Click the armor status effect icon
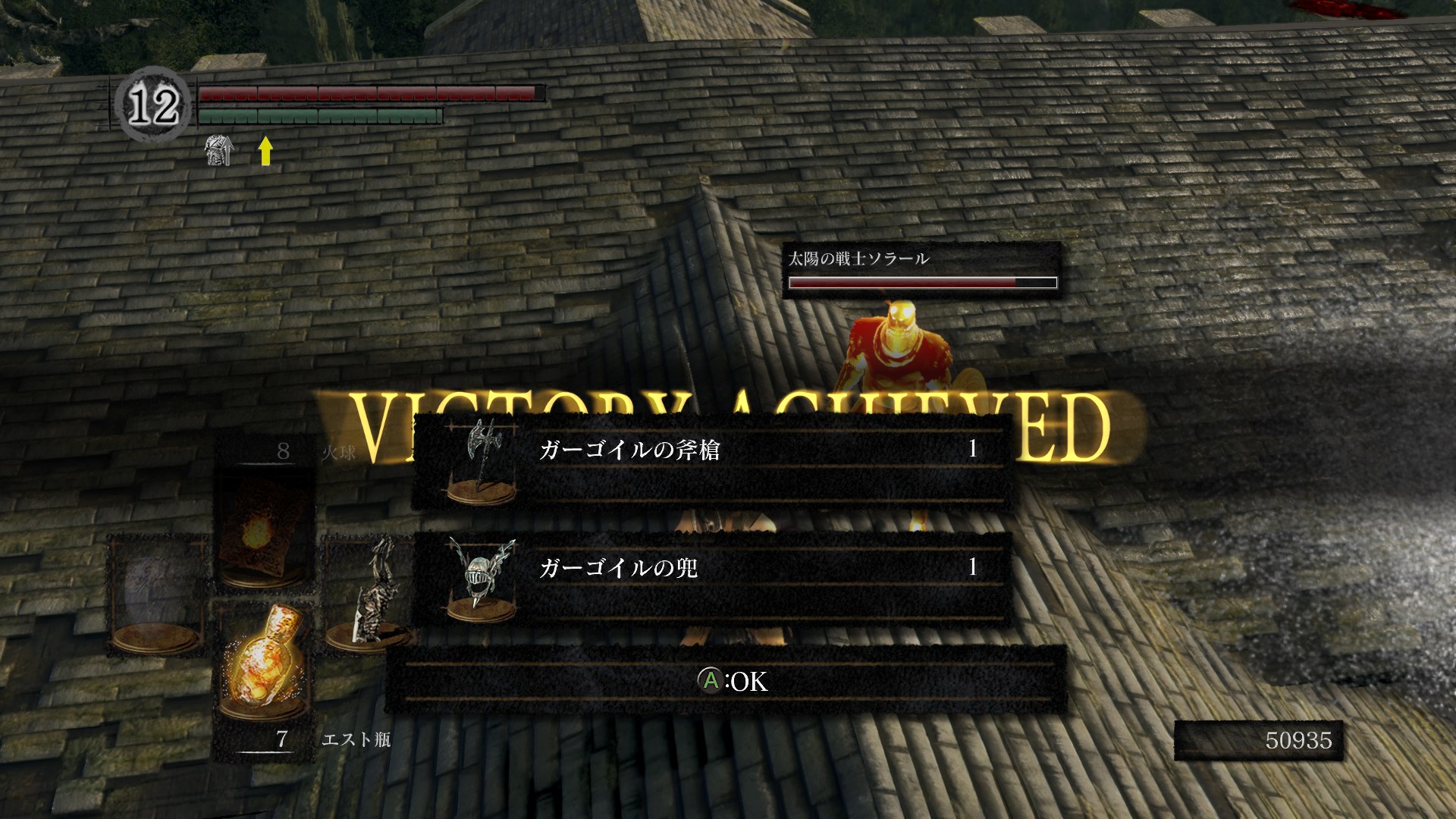This screenshot has height=819, width=1456. click(x=218, y=151)
